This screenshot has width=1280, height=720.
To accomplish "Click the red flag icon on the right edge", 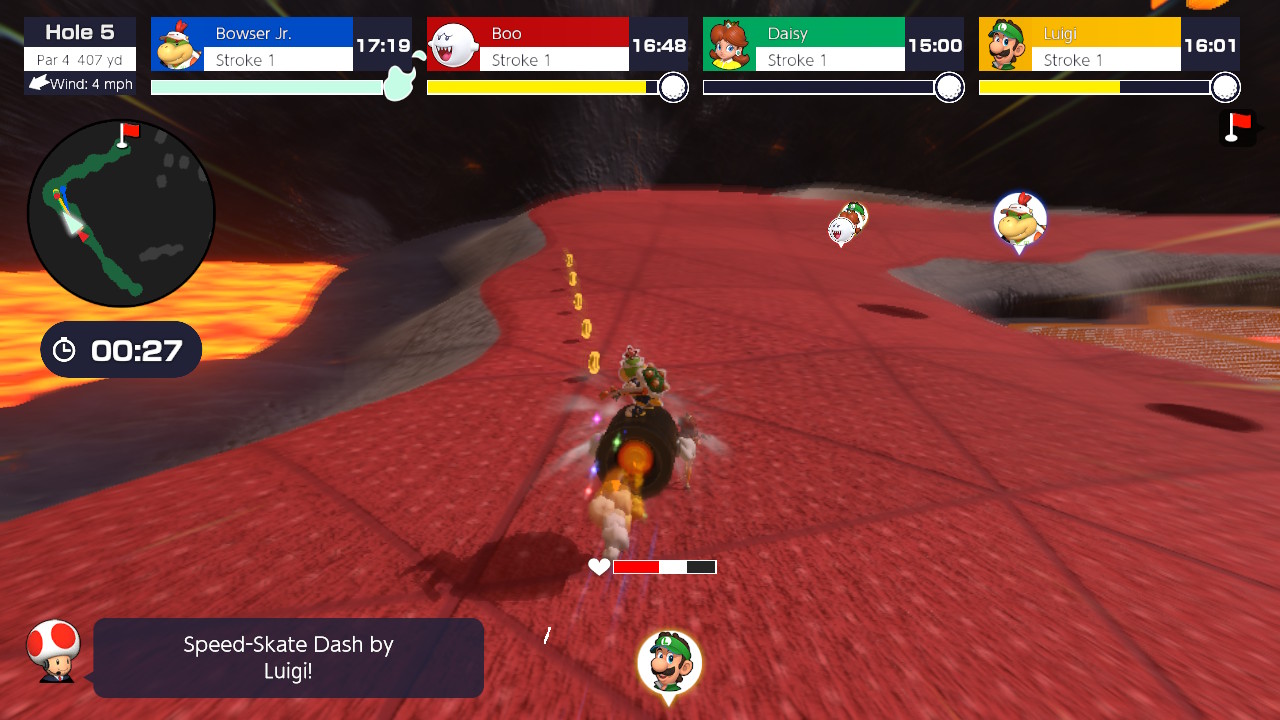I will pyautogui.click(x=1240, y=129).
